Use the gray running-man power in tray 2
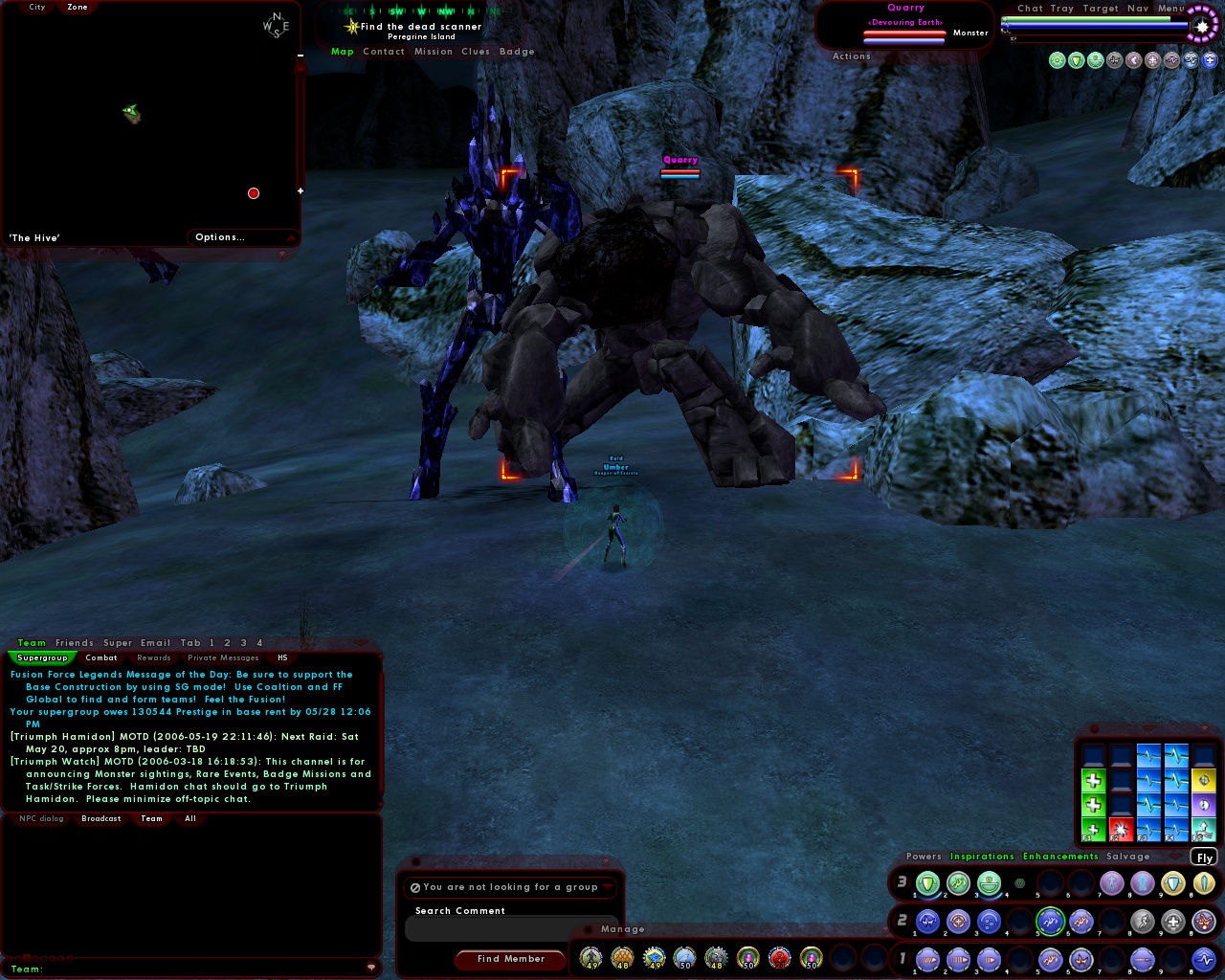 1143,922
